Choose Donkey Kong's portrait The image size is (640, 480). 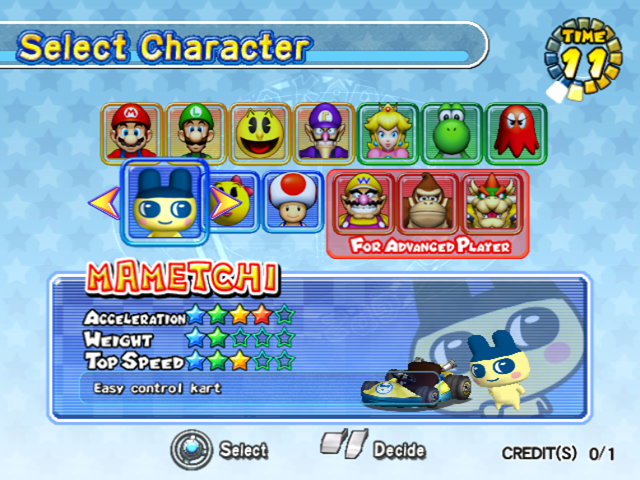[x=427, y=202]
